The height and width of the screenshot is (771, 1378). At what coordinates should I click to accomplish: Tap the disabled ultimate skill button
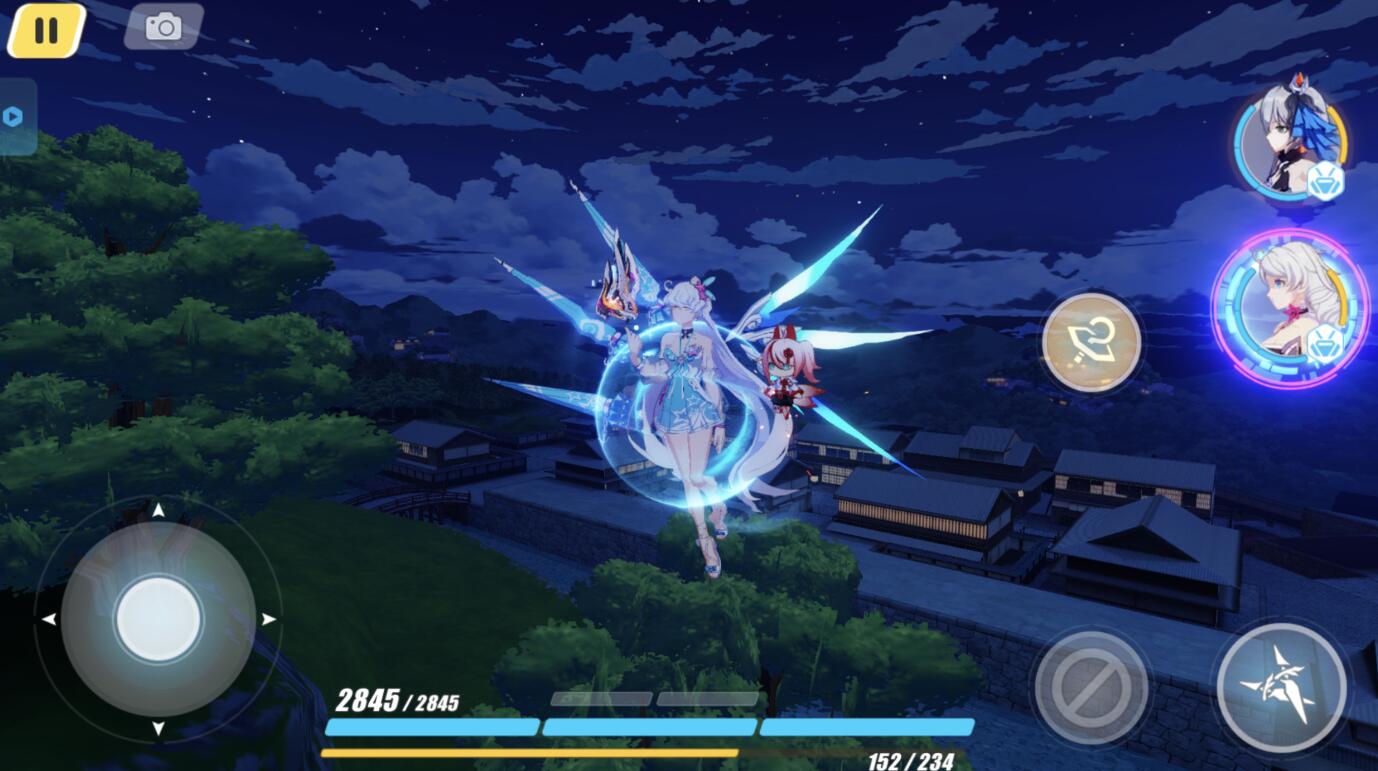point(1090,687)
